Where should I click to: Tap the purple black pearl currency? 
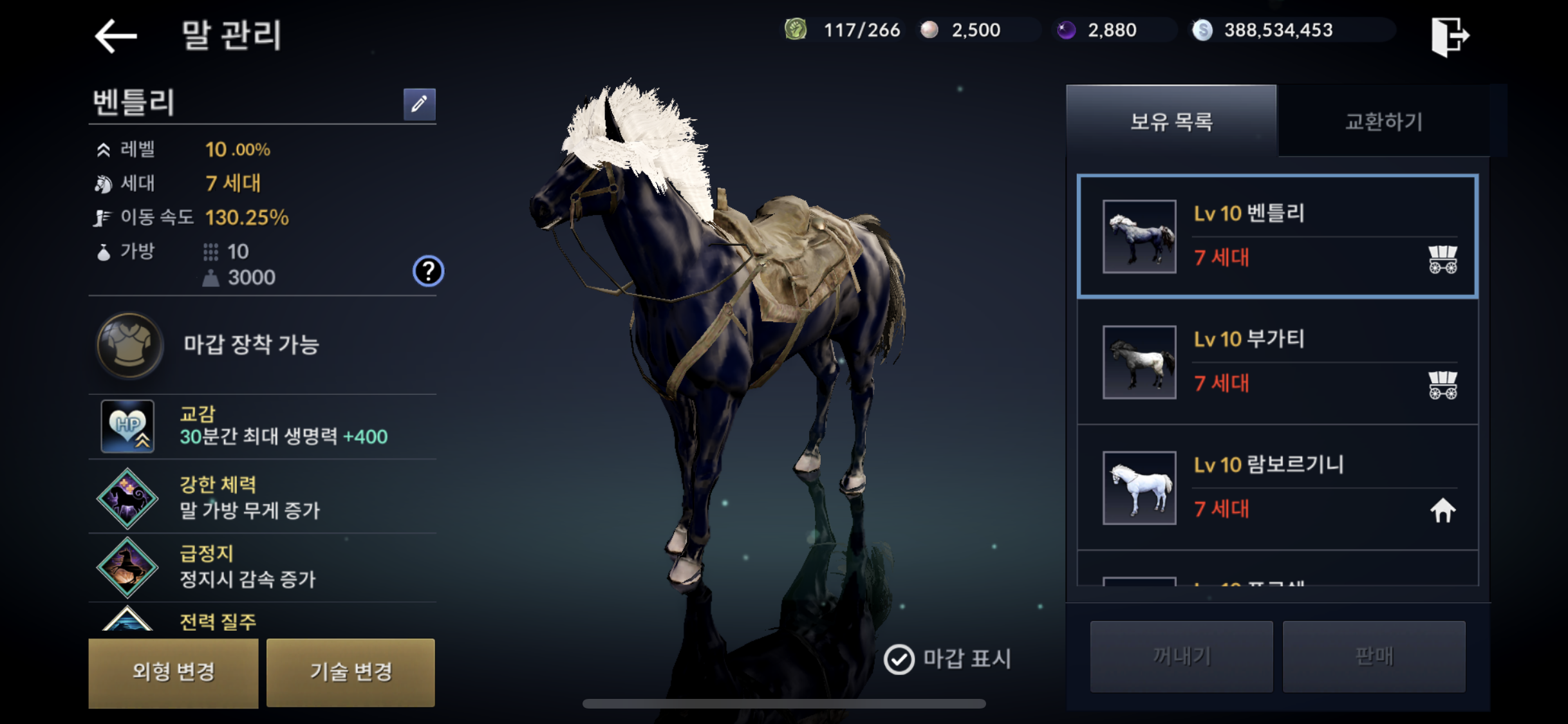pyautogui.click(x=1099, y=30)
